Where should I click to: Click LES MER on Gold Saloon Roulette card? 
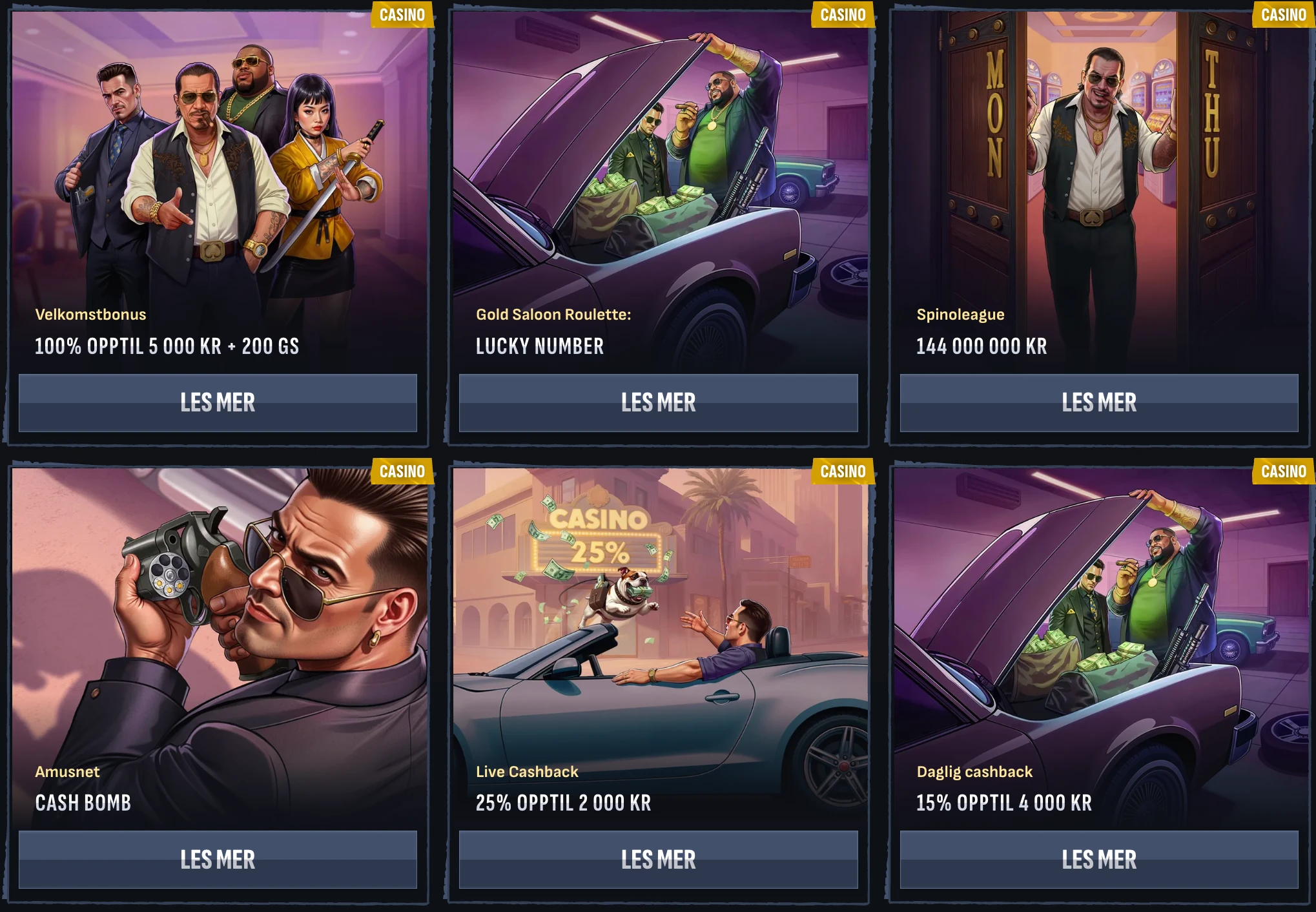pyautogui.click(x=659, y=403)
